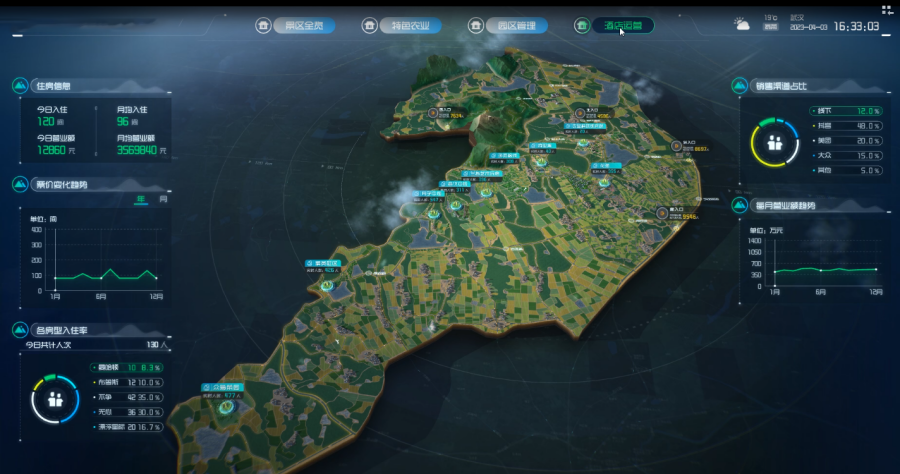Select the 布丽斯 room type row
The width and height of the screenshot is (900, 474).
(x=128, y=382)
